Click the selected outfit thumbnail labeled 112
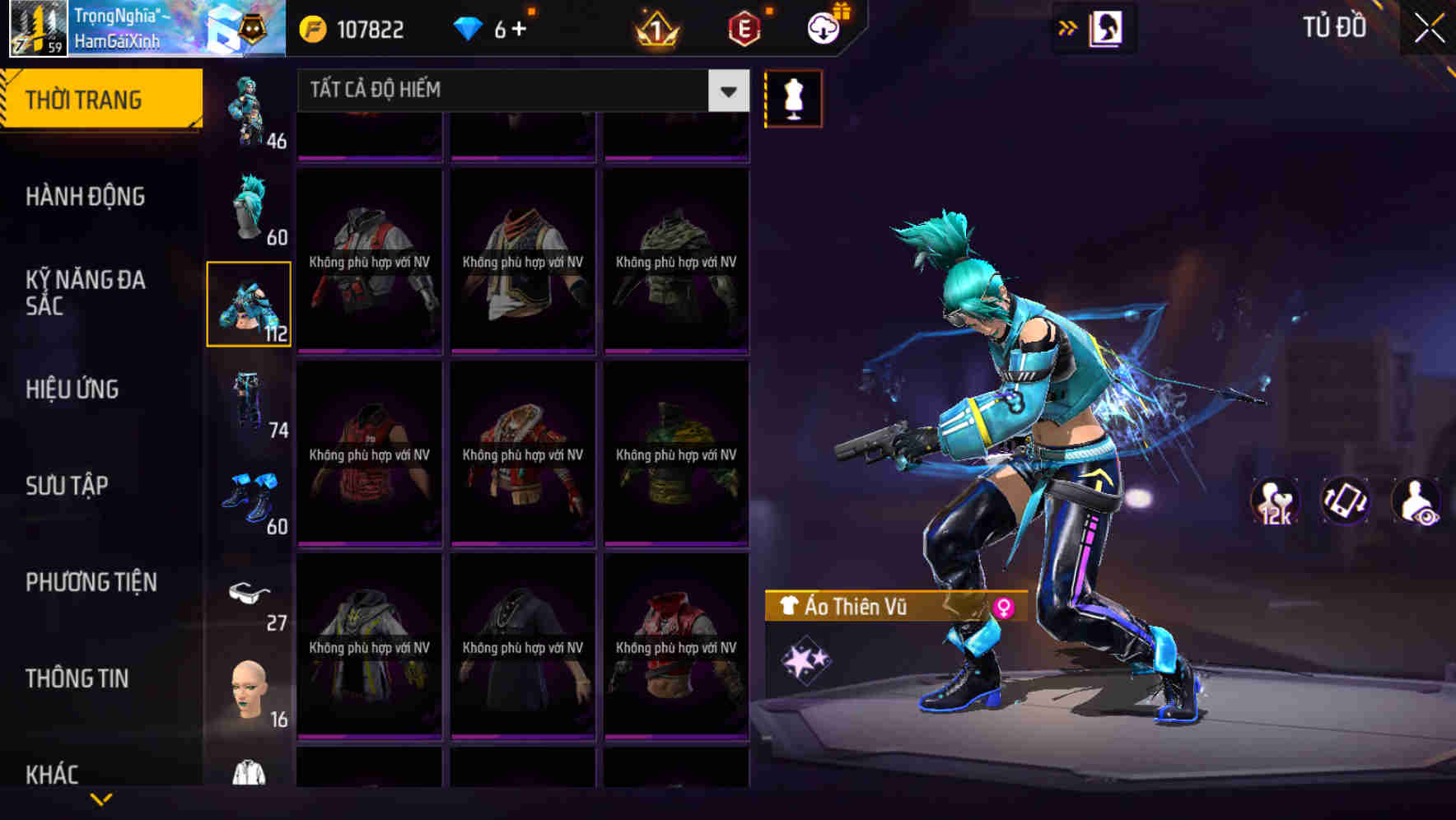This screenshot has height=820, width=1456. 249,303
